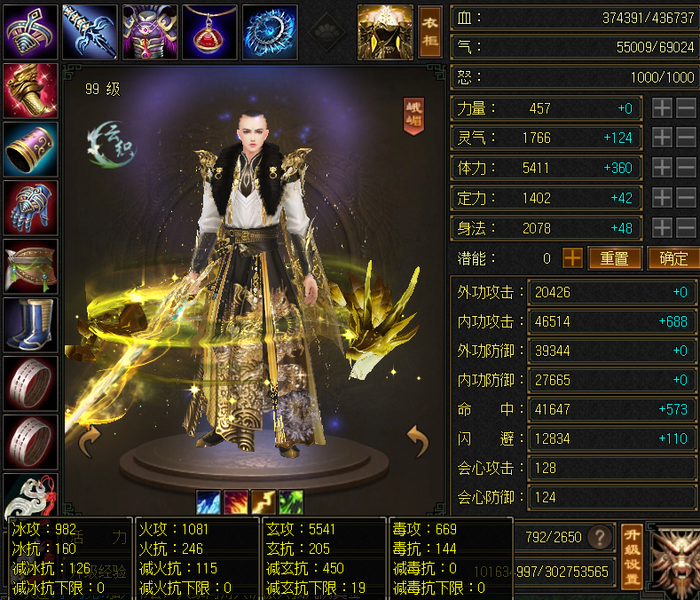Click the 重置 reset button
700x600 pixels.
coord(614,258)
